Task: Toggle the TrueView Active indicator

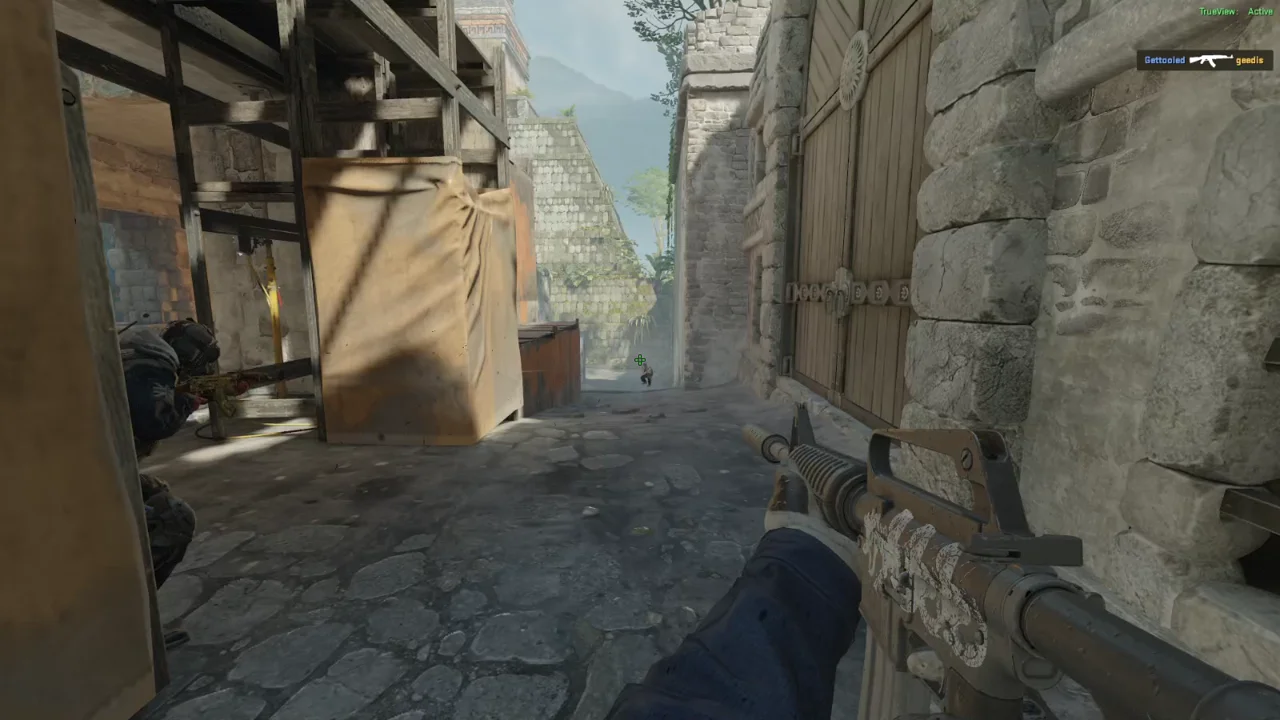Action: click(1236, 12)
